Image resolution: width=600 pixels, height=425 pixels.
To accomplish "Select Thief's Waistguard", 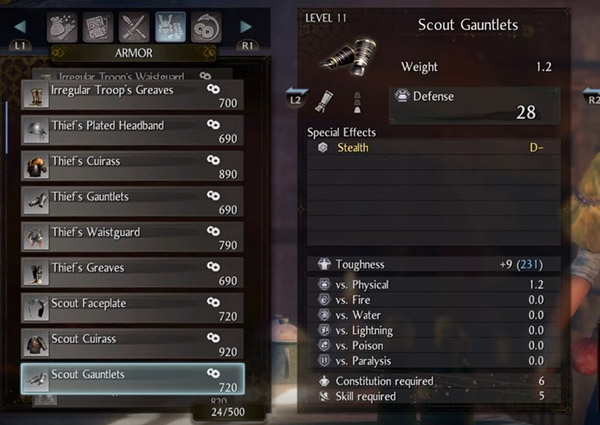I will pyautogui.click(x=131, y=238).
